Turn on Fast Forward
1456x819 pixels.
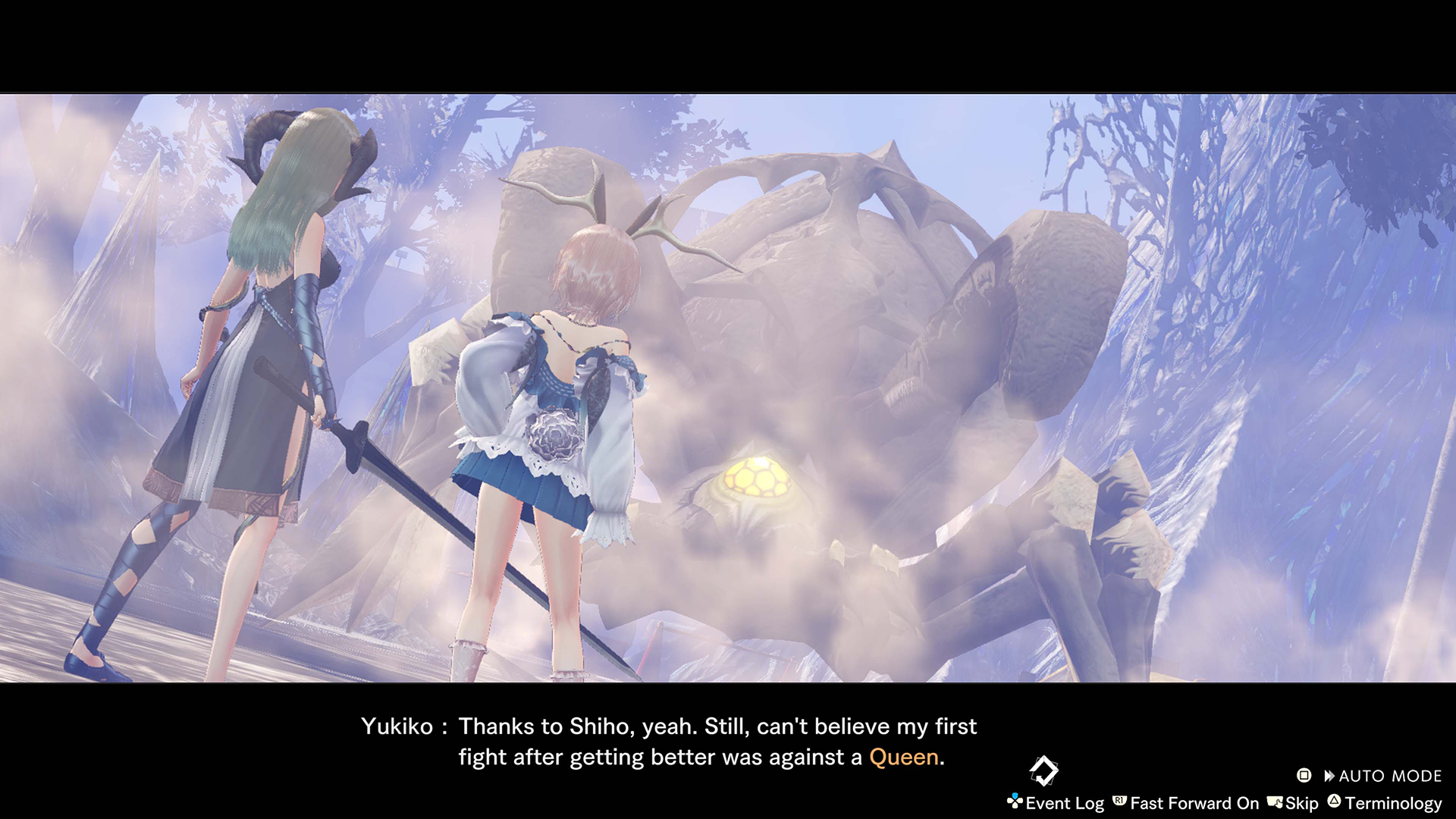coord(1187,803)
